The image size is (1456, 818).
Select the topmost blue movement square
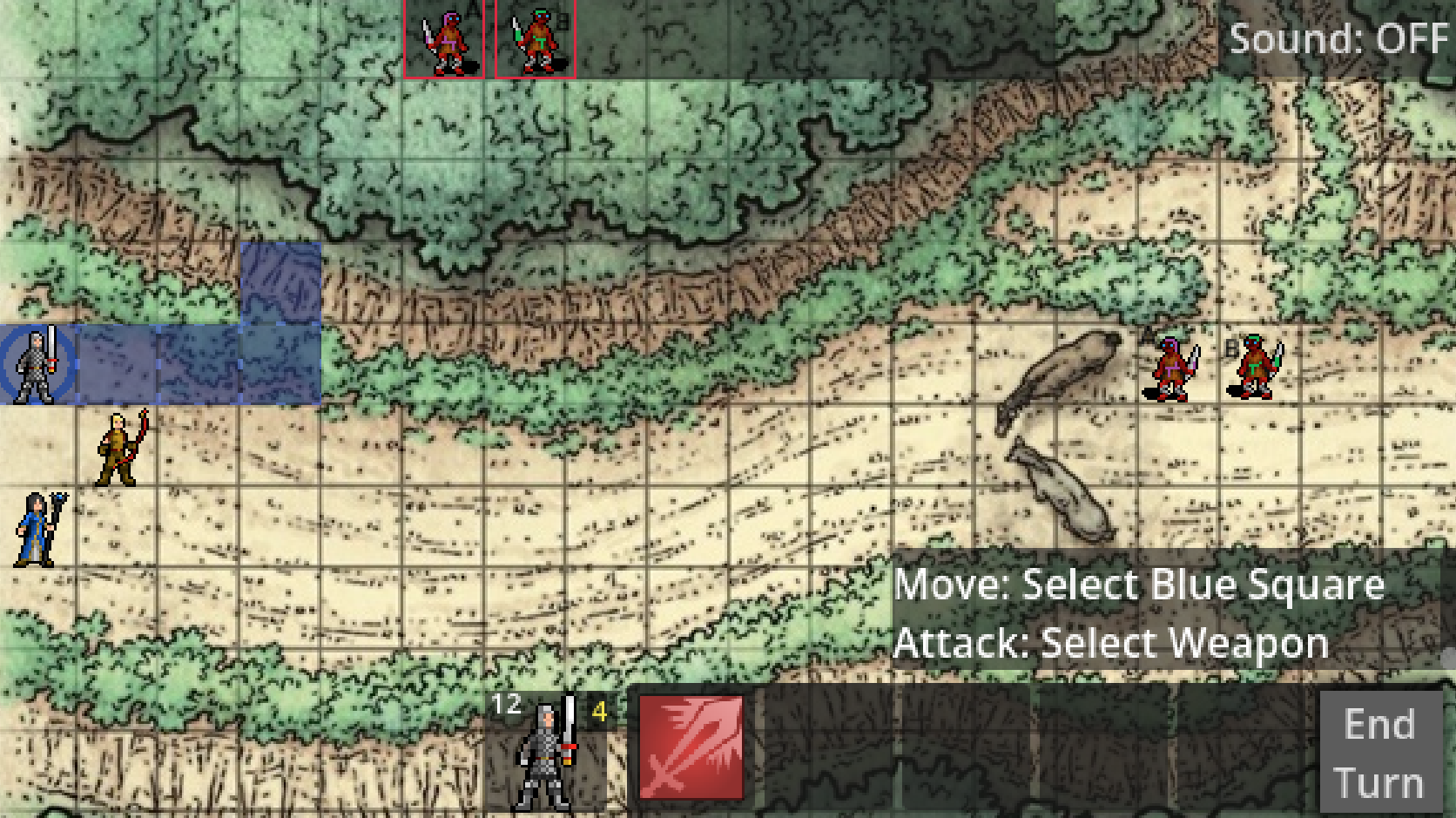[280, 282]
